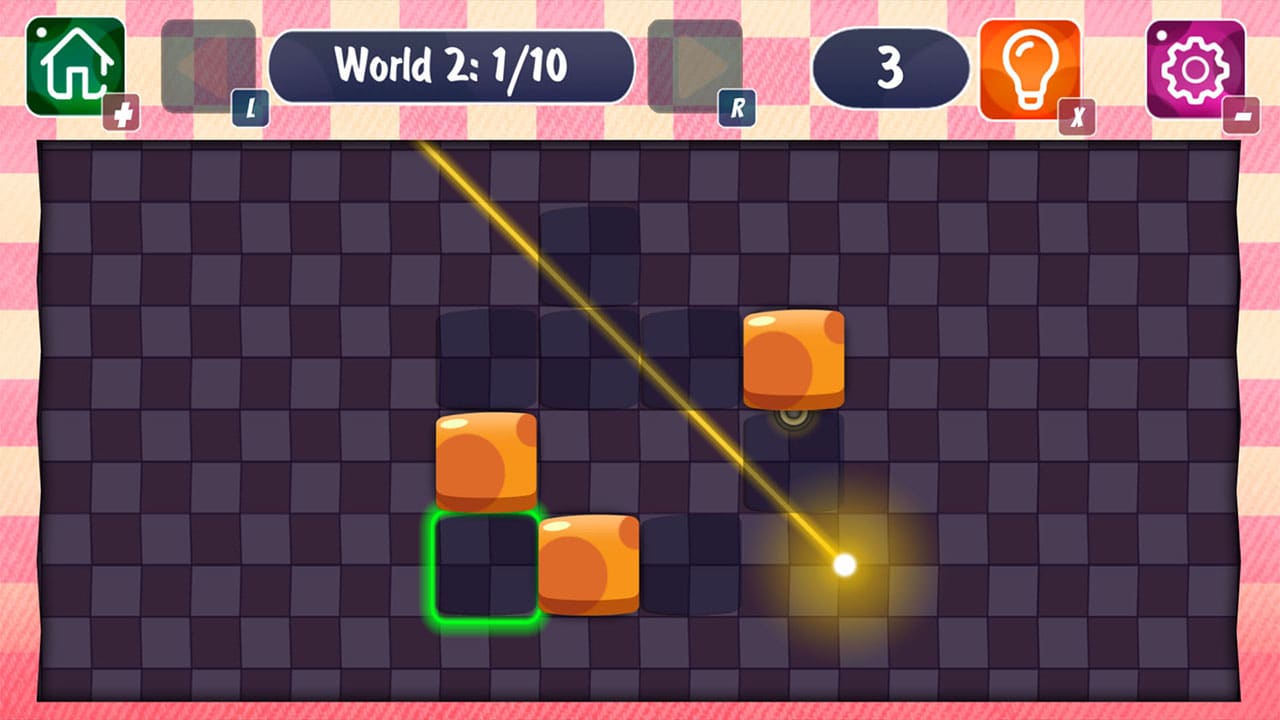Toggle the greyed-out left level arrow
The height and width of the screenshot is (720, 1280).
click(207, 60)
